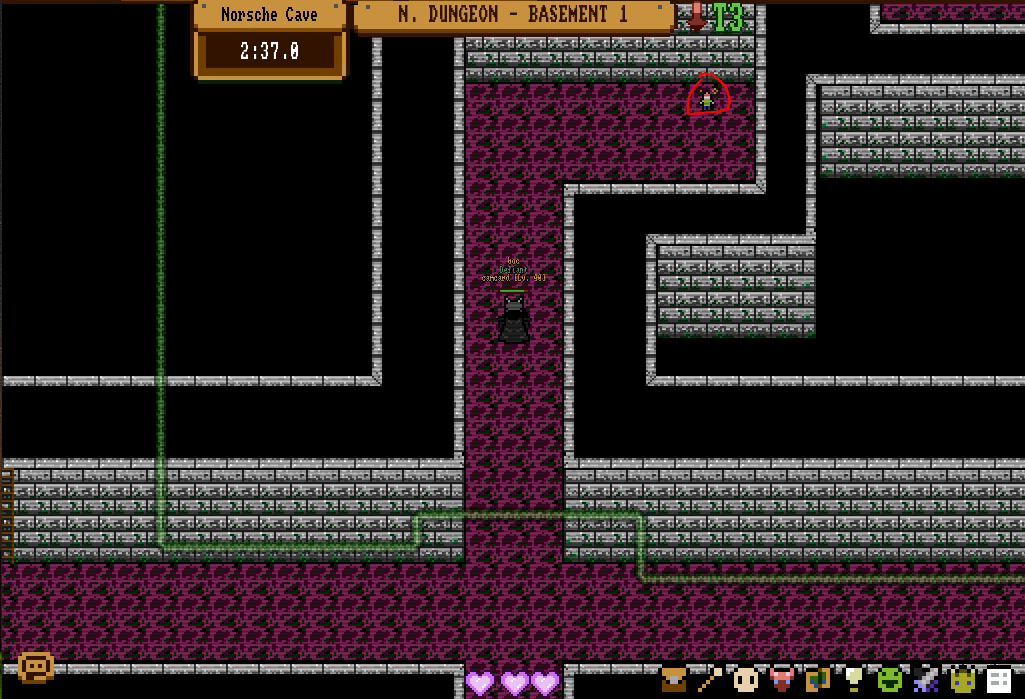Click the red down-arrow T3 indicator
Screen dimensions: 1025x699
coord(717,17)
